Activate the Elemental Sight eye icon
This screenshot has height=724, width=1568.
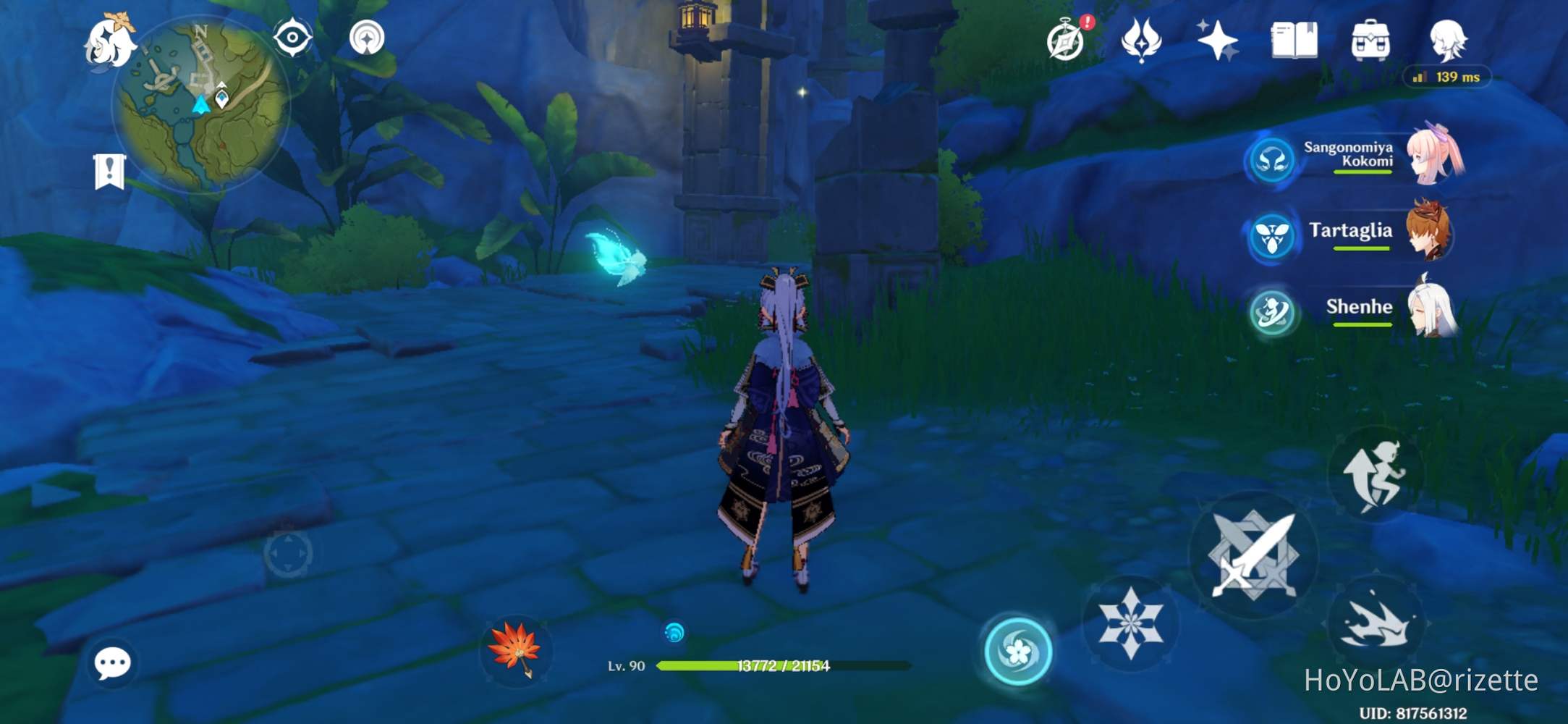(292, 36)
